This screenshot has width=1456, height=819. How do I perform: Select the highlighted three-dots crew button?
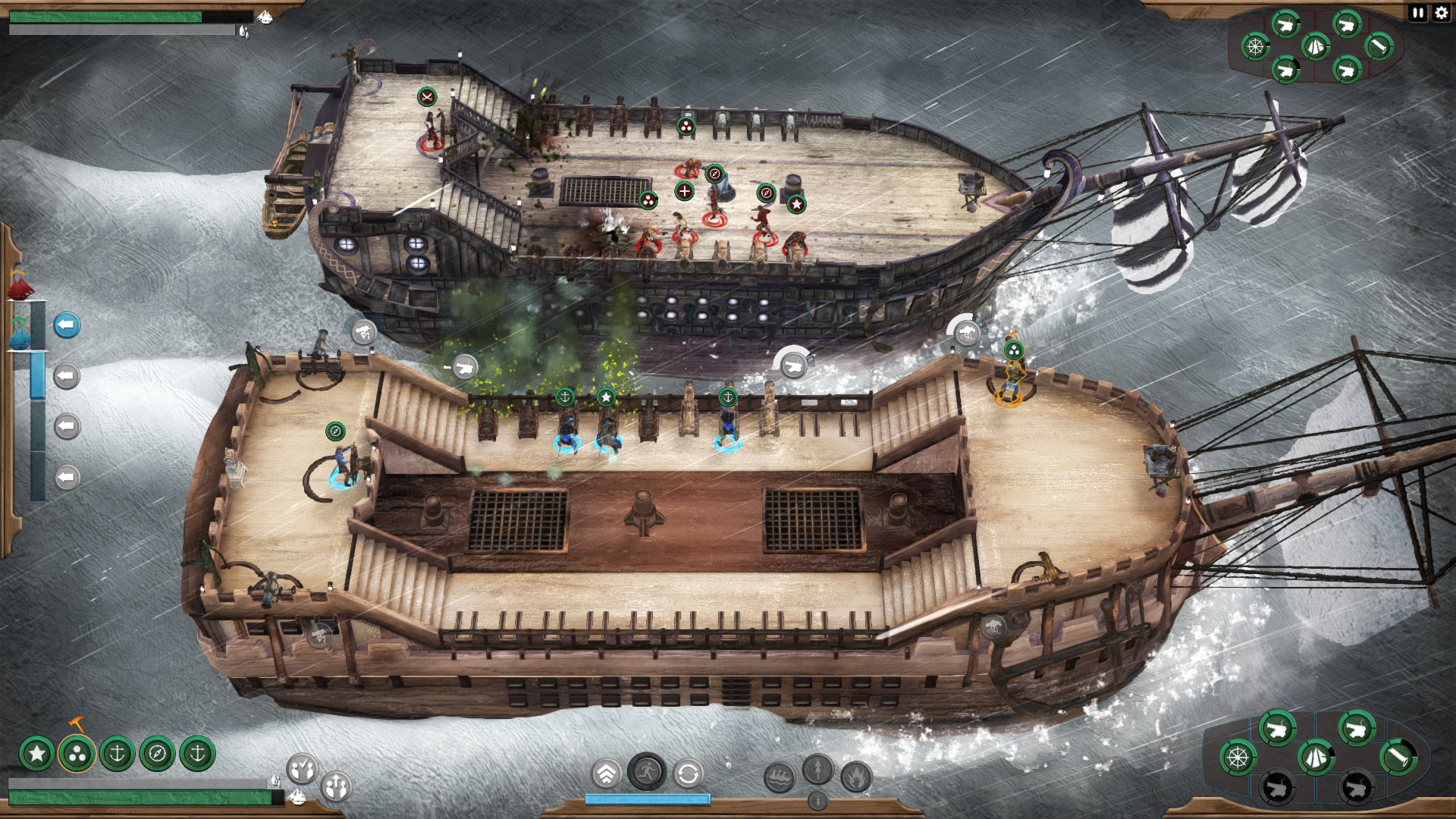pyautogui.click(x=77, y=754)
